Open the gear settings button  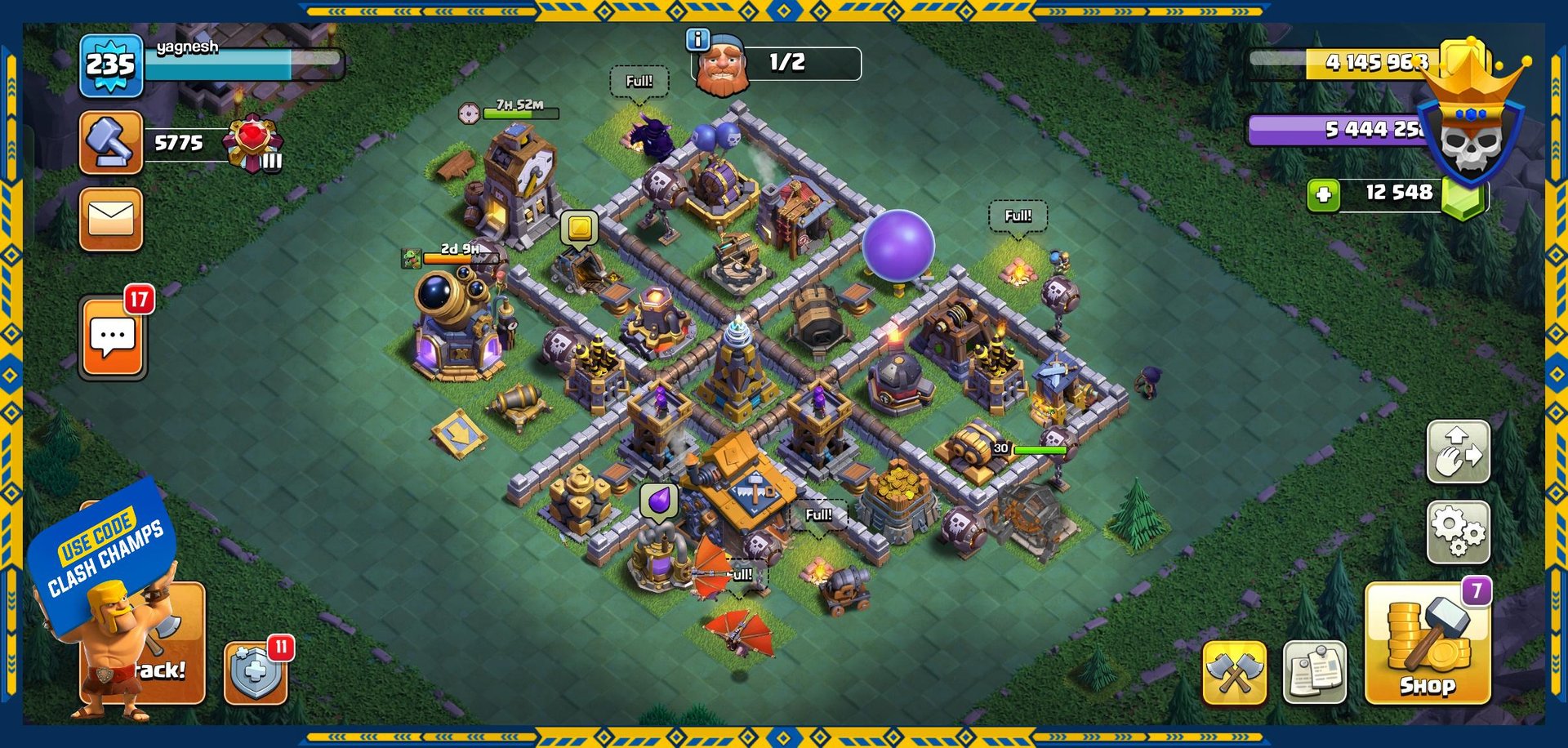1458,532
